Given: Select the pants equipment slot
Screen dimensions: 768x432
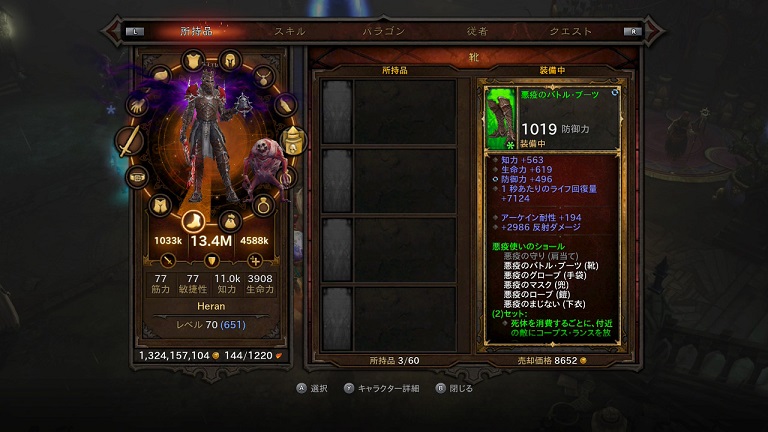Looking at the screenshot, I should pyautogui.click(x=158, y=205).
